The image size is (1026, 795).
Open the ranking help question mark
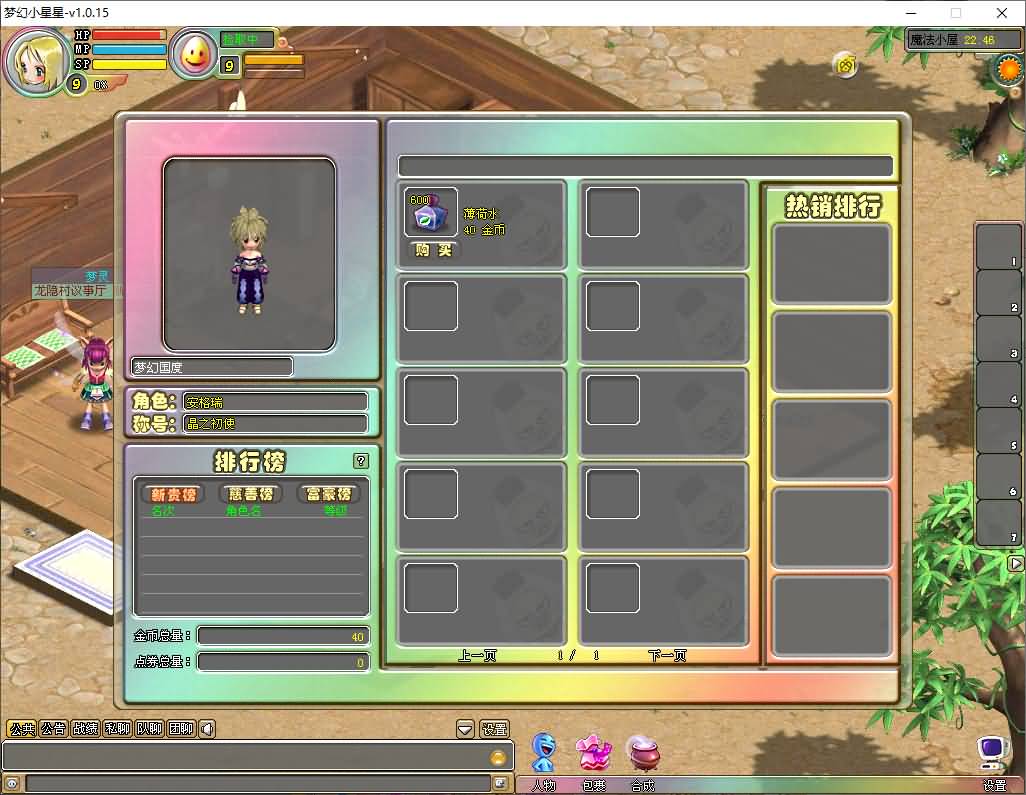[x=361, y=461]
